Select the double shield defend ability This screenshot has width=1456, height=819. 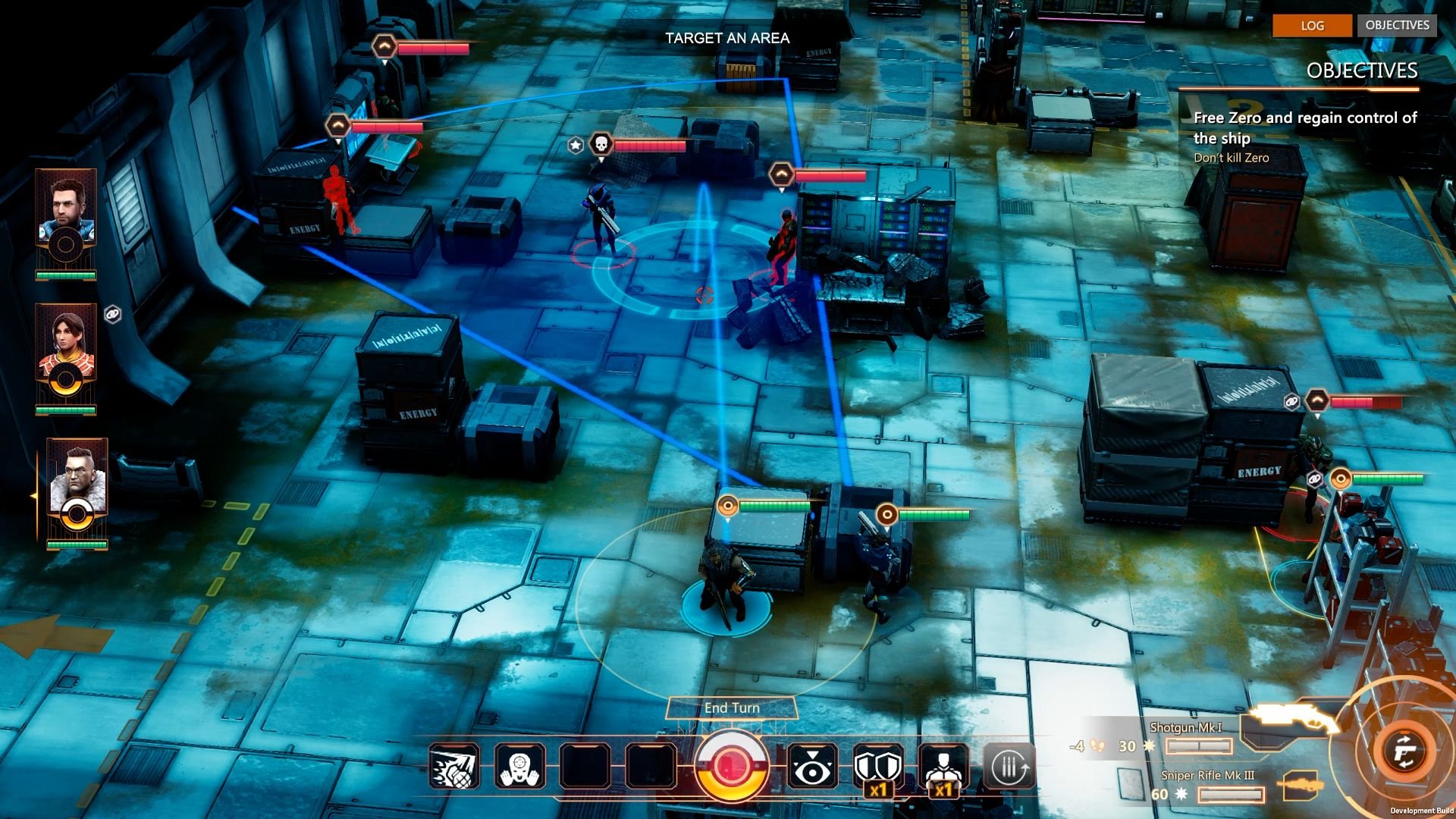(x=878, y=767)
